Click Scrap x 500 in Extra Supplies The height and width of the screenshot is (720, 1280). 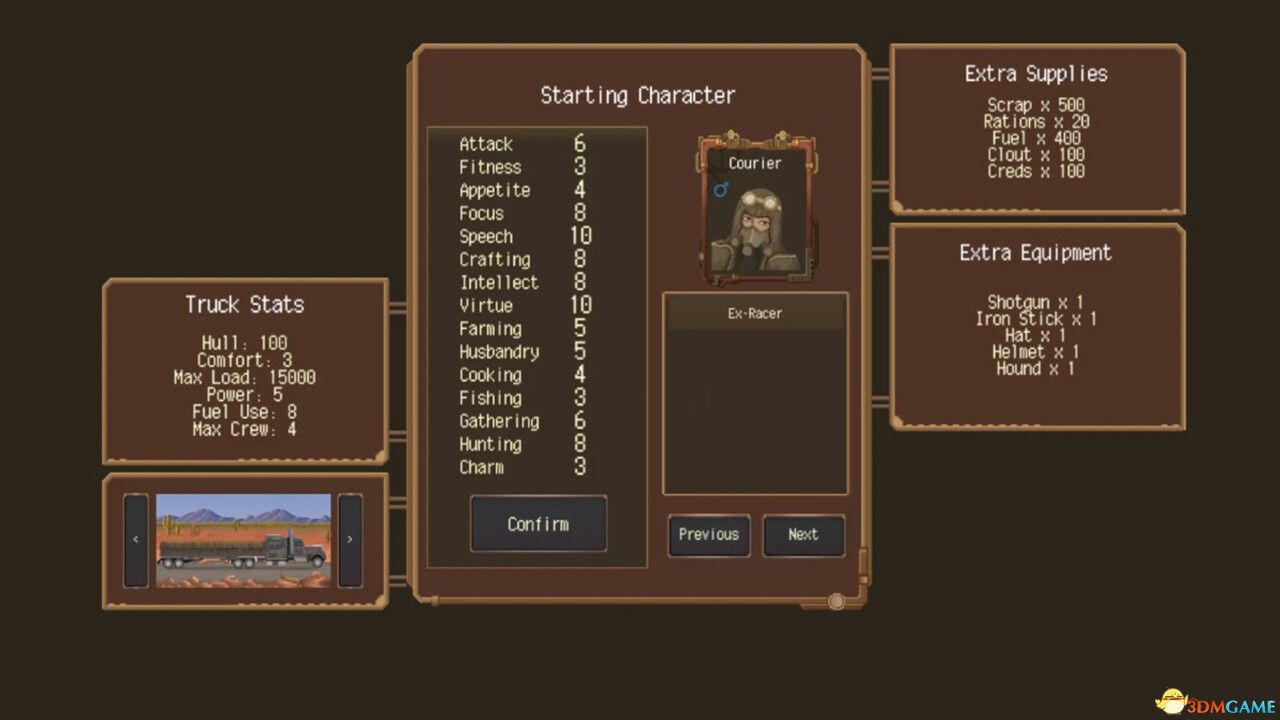point(1035,105)
